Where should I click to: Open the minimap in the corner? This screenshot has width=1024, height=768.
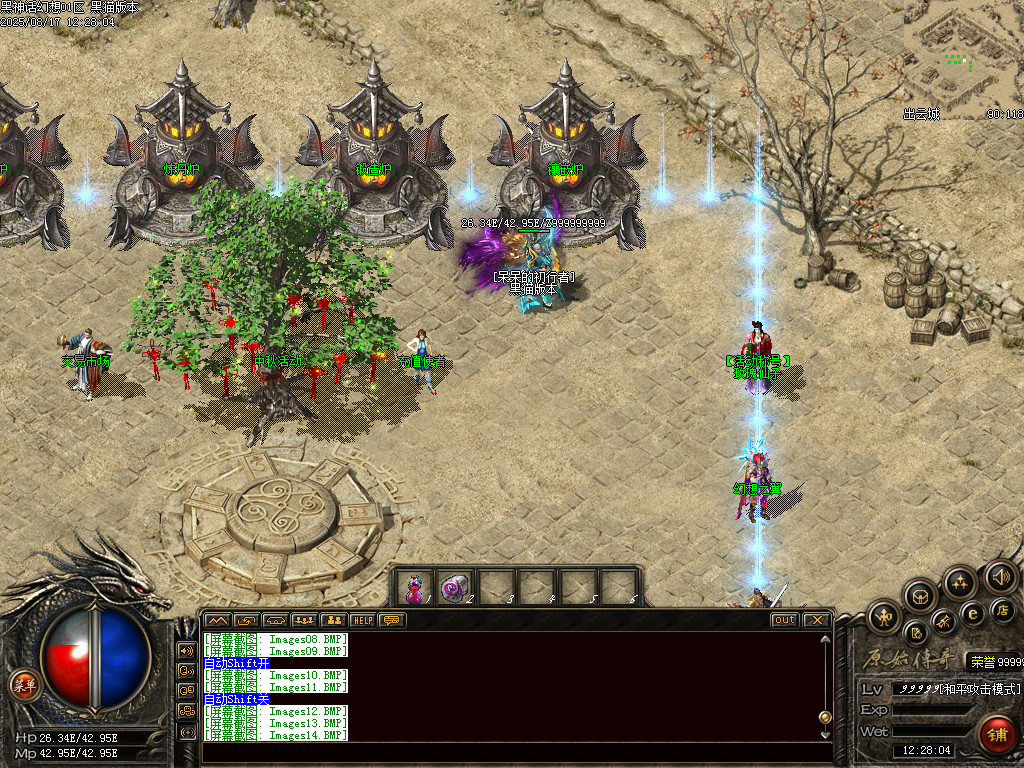tap(962, 60)
